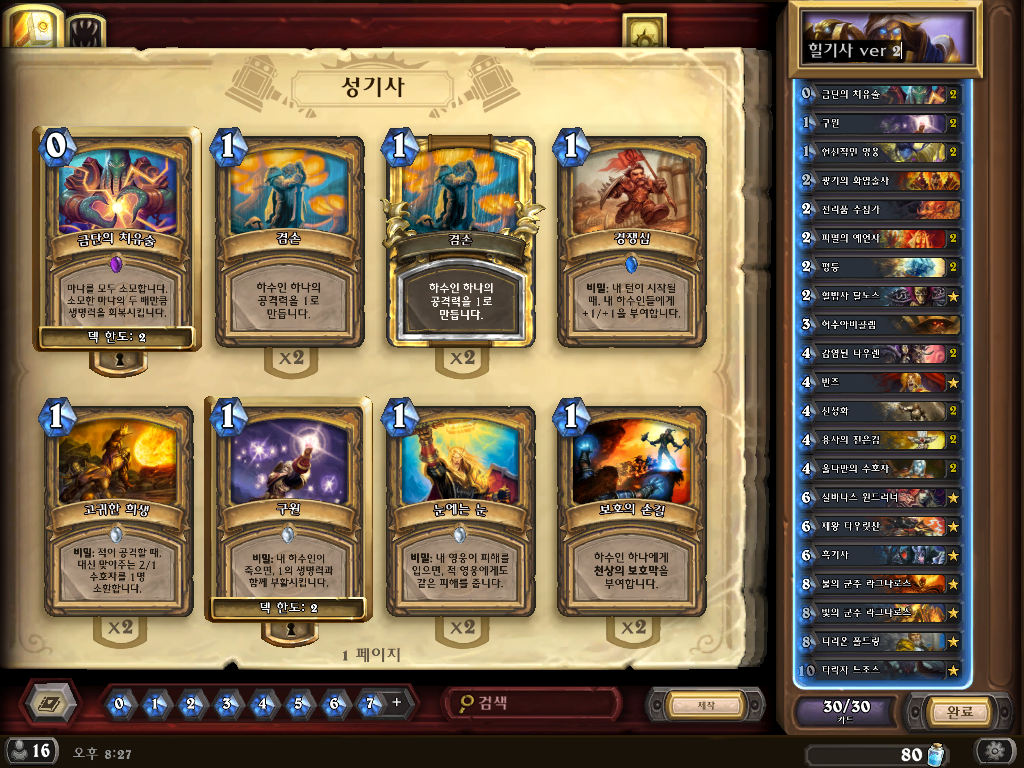
Task: Select the 고귀한 희생 card
Action: 117,508
